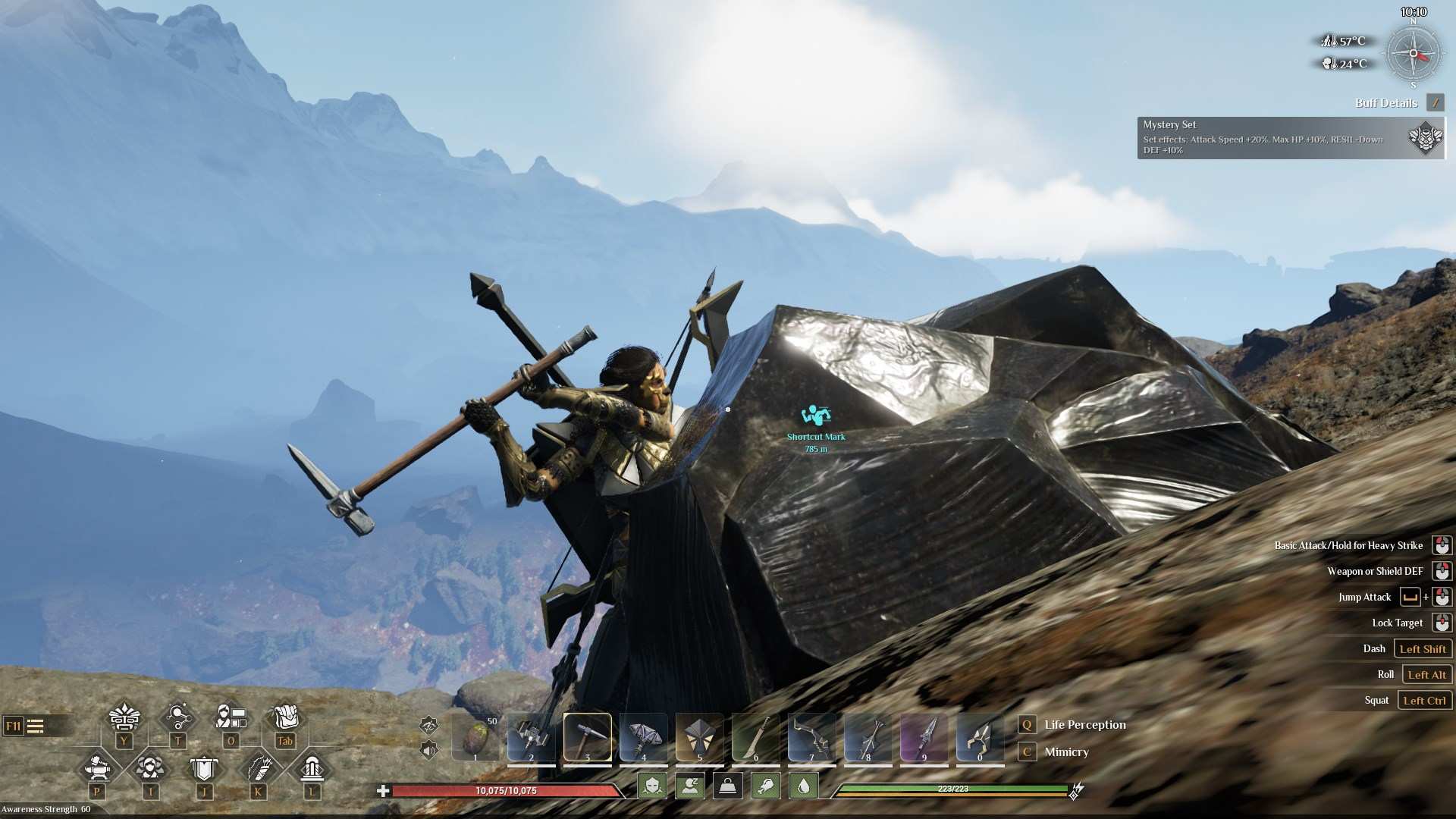Screen dimensions: 1456x819
Task: Select the bat-wing axe in slot 4
Action: [x=643, y=736]
